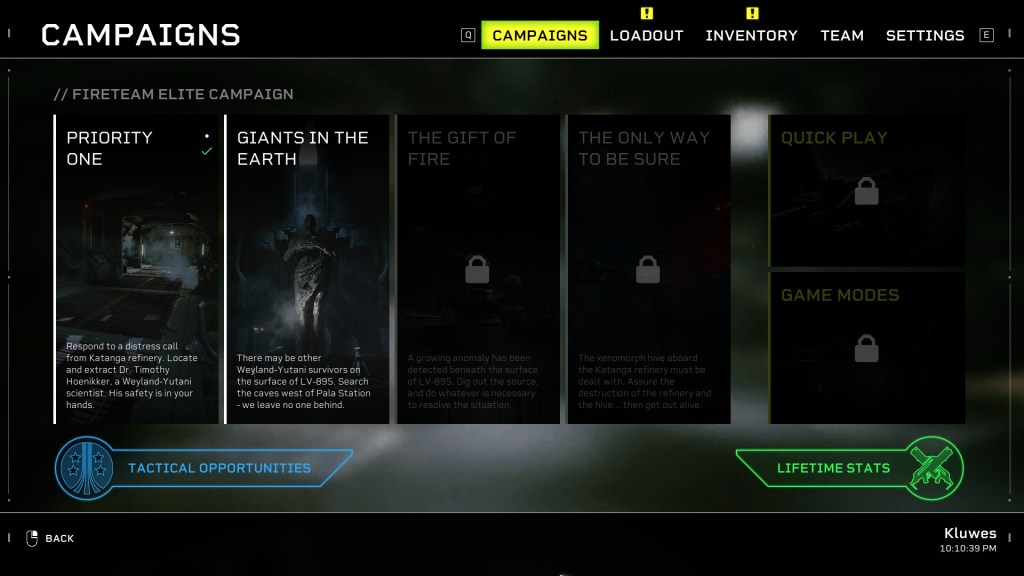Open the locked Game Modes panel
Viewport: 1024px width, 576px height.
866,347
